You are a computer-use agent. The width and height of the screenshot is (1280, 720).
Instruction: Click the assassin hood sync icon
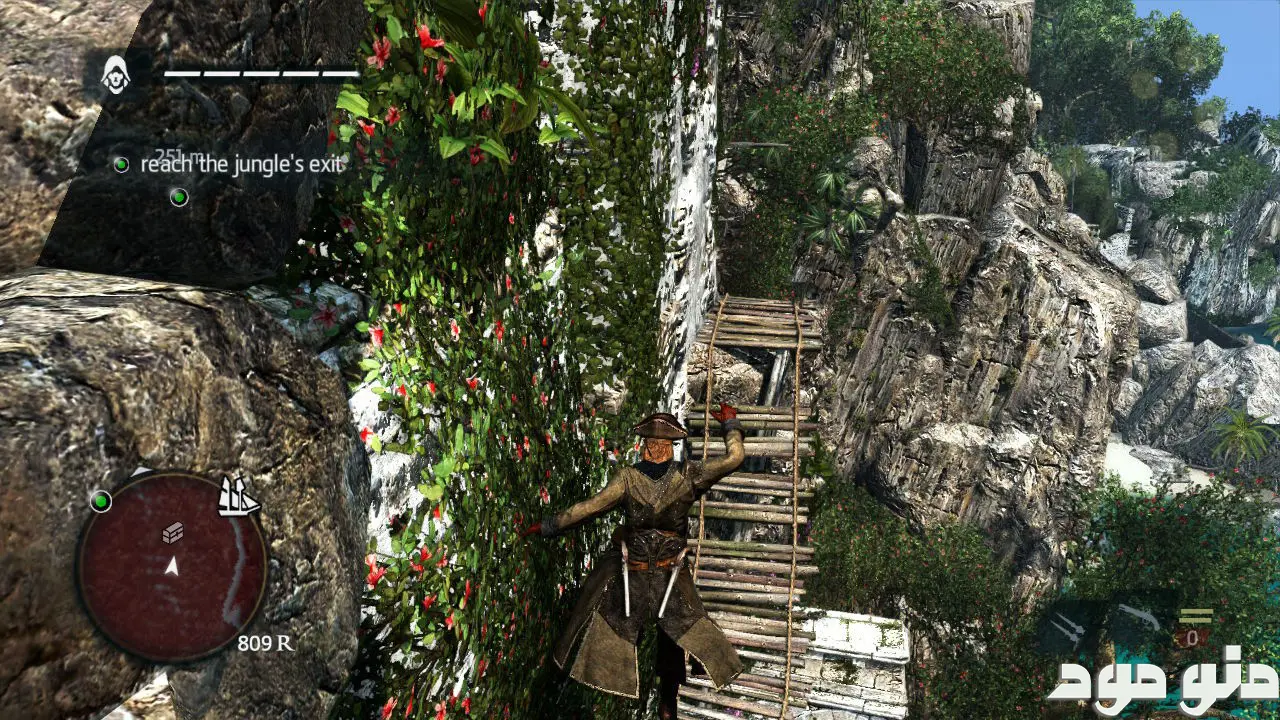click(116, 75)
